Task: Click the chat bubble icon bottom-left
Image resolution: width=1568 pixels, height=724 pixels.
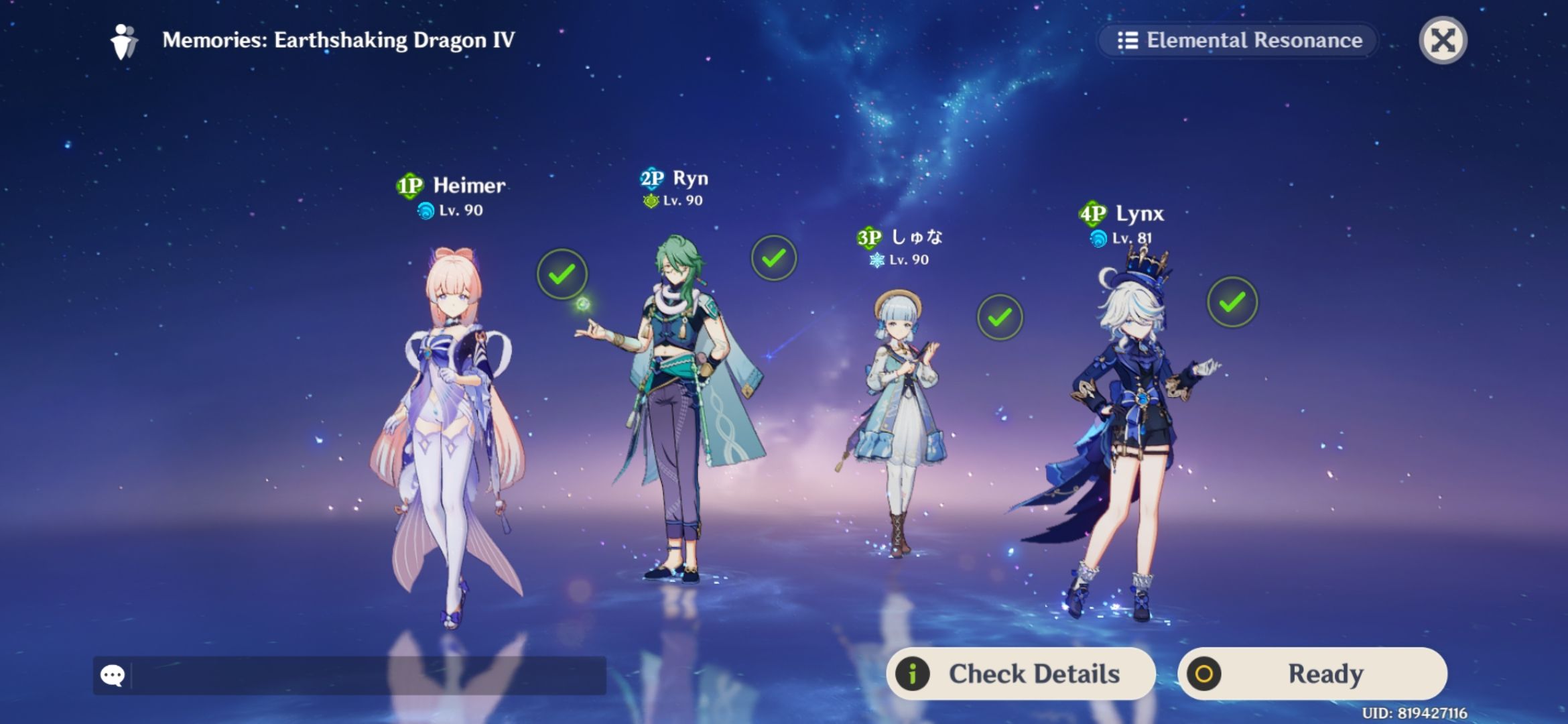Action: pyautogui.click(x=114, y=674)
